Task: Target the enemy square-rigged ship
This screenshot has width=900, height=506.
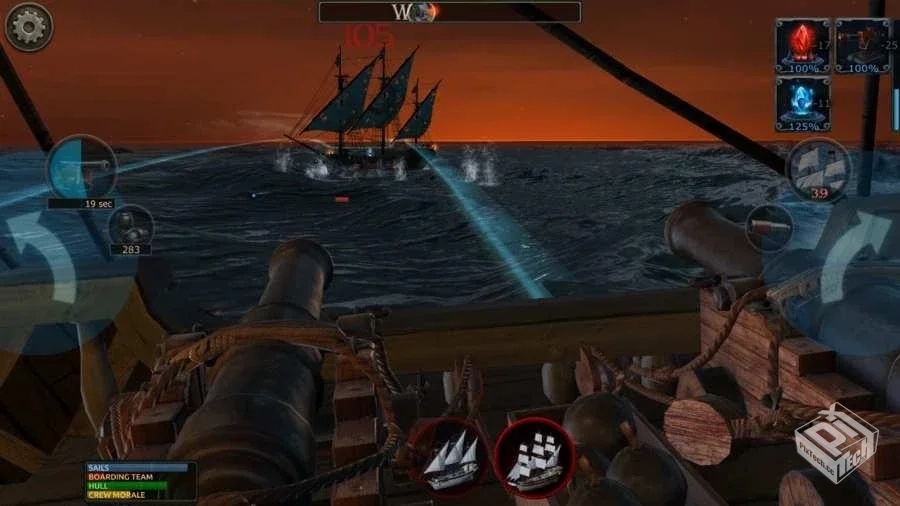Action: click(x=534, y=459)
